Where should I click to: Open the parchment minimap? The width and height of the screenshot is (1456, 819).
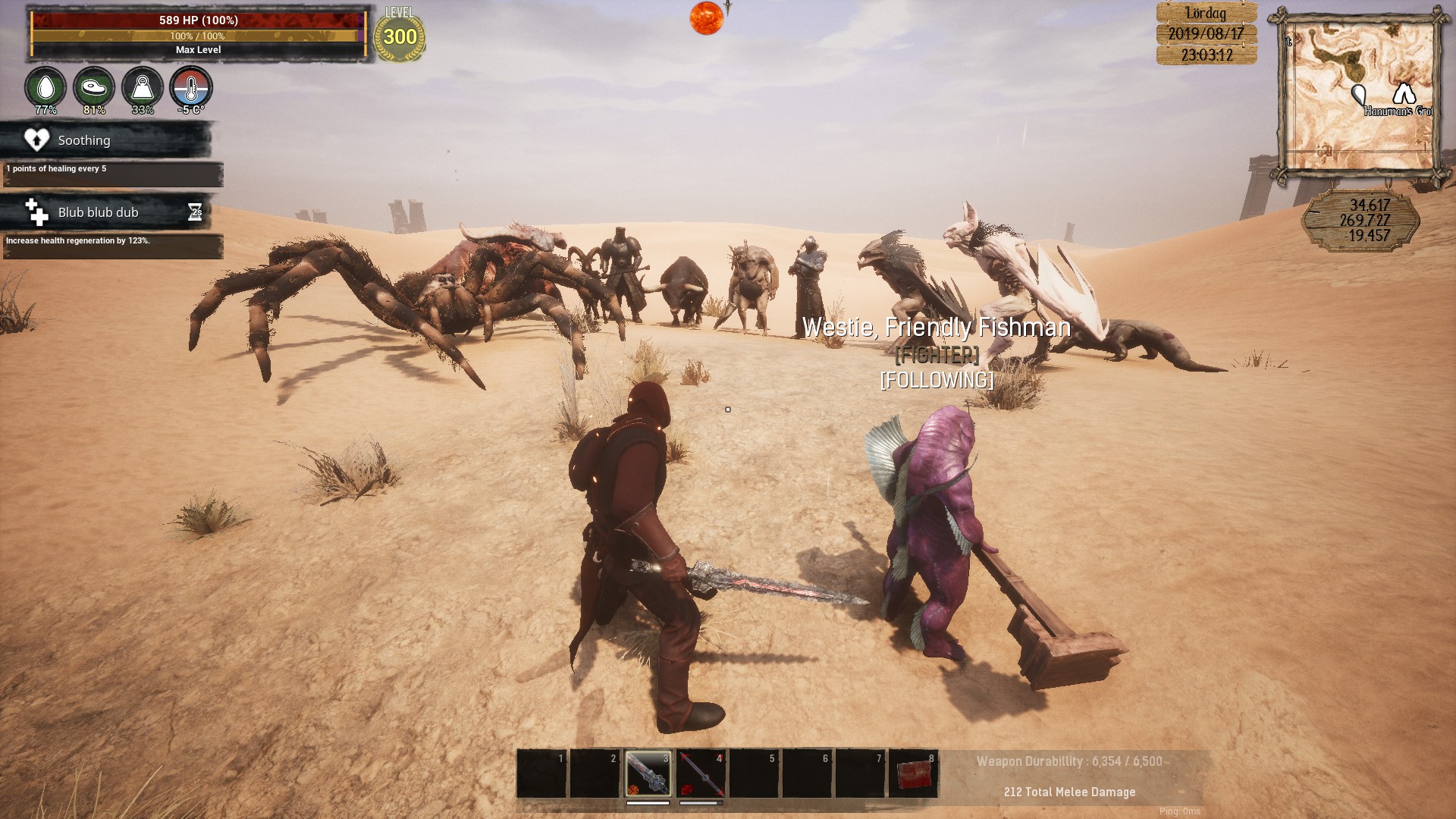pos(1360,95)
